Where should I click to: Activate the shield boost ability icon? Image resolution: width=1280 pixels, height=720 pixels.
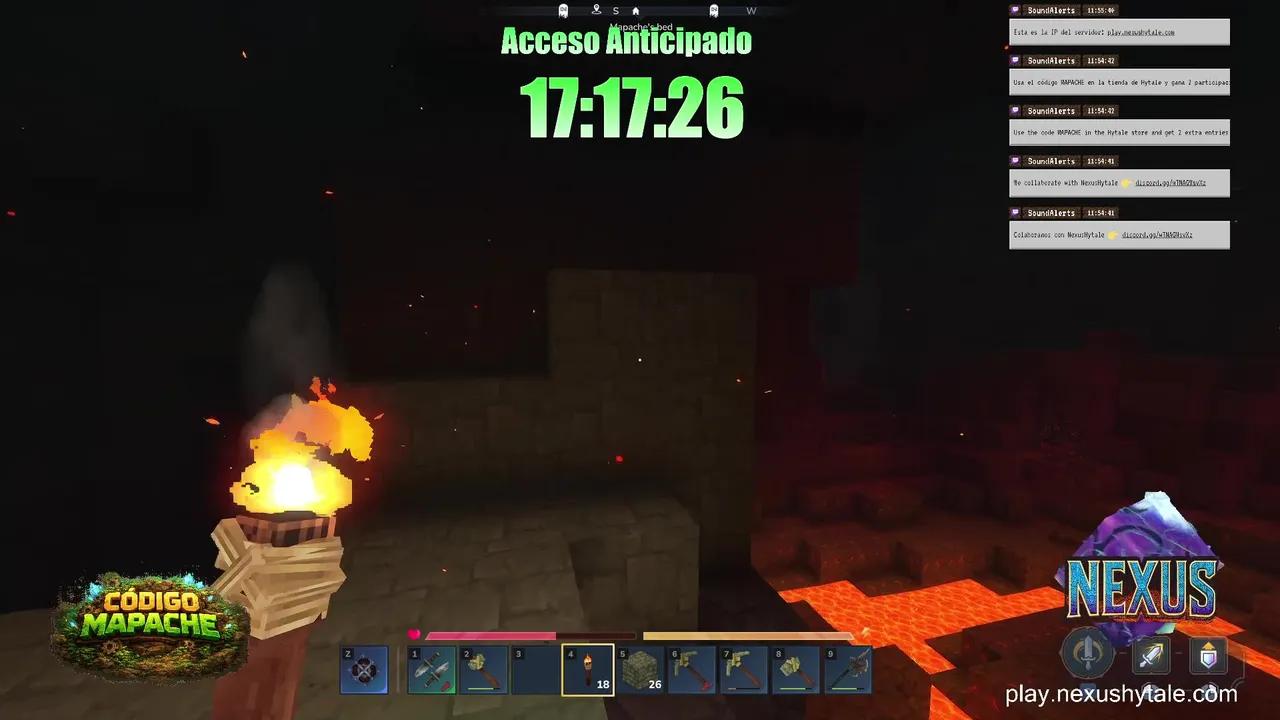1207,656
